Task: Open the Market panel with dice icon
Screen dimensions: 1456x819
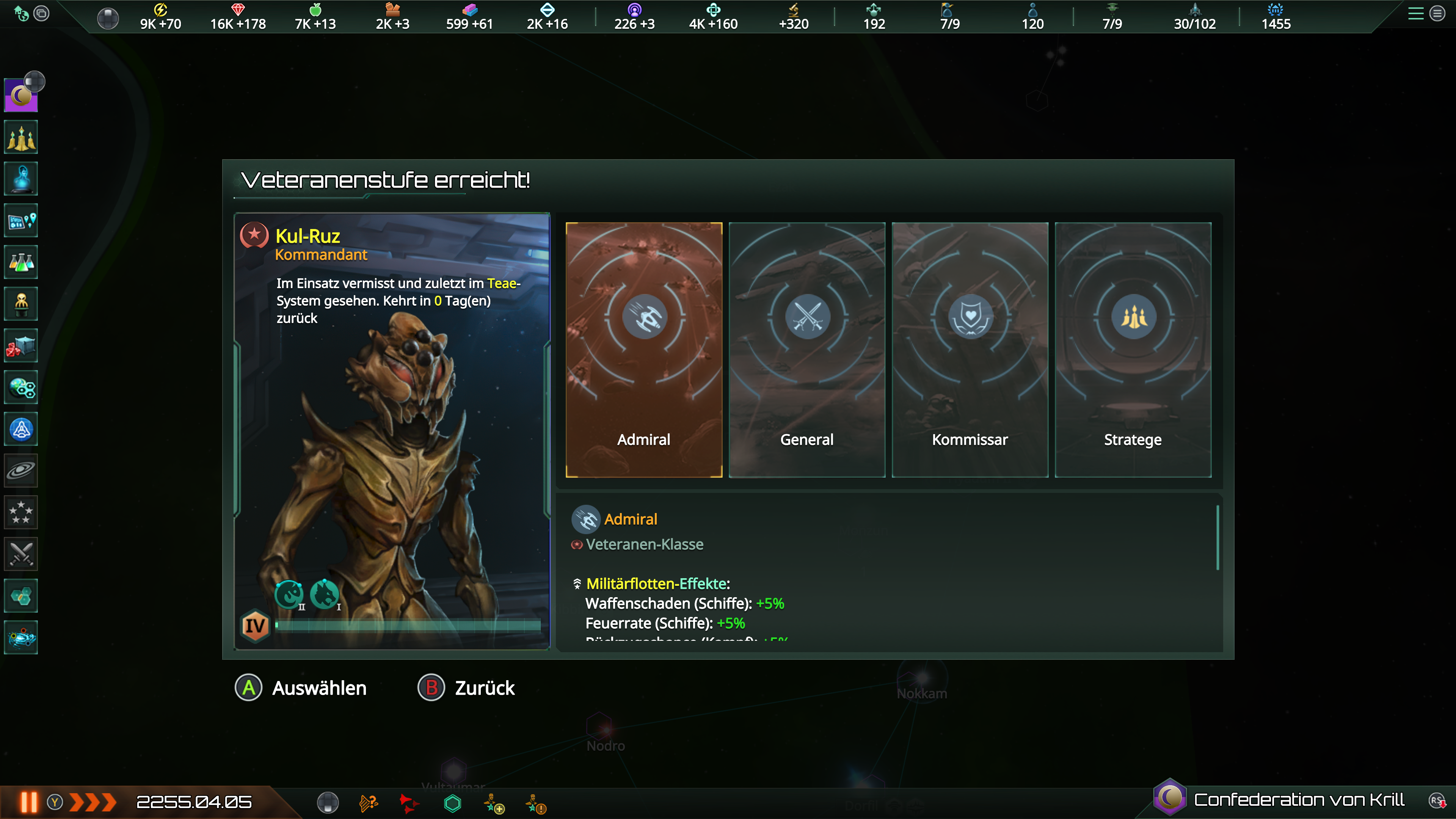Action: pos(21,345)
